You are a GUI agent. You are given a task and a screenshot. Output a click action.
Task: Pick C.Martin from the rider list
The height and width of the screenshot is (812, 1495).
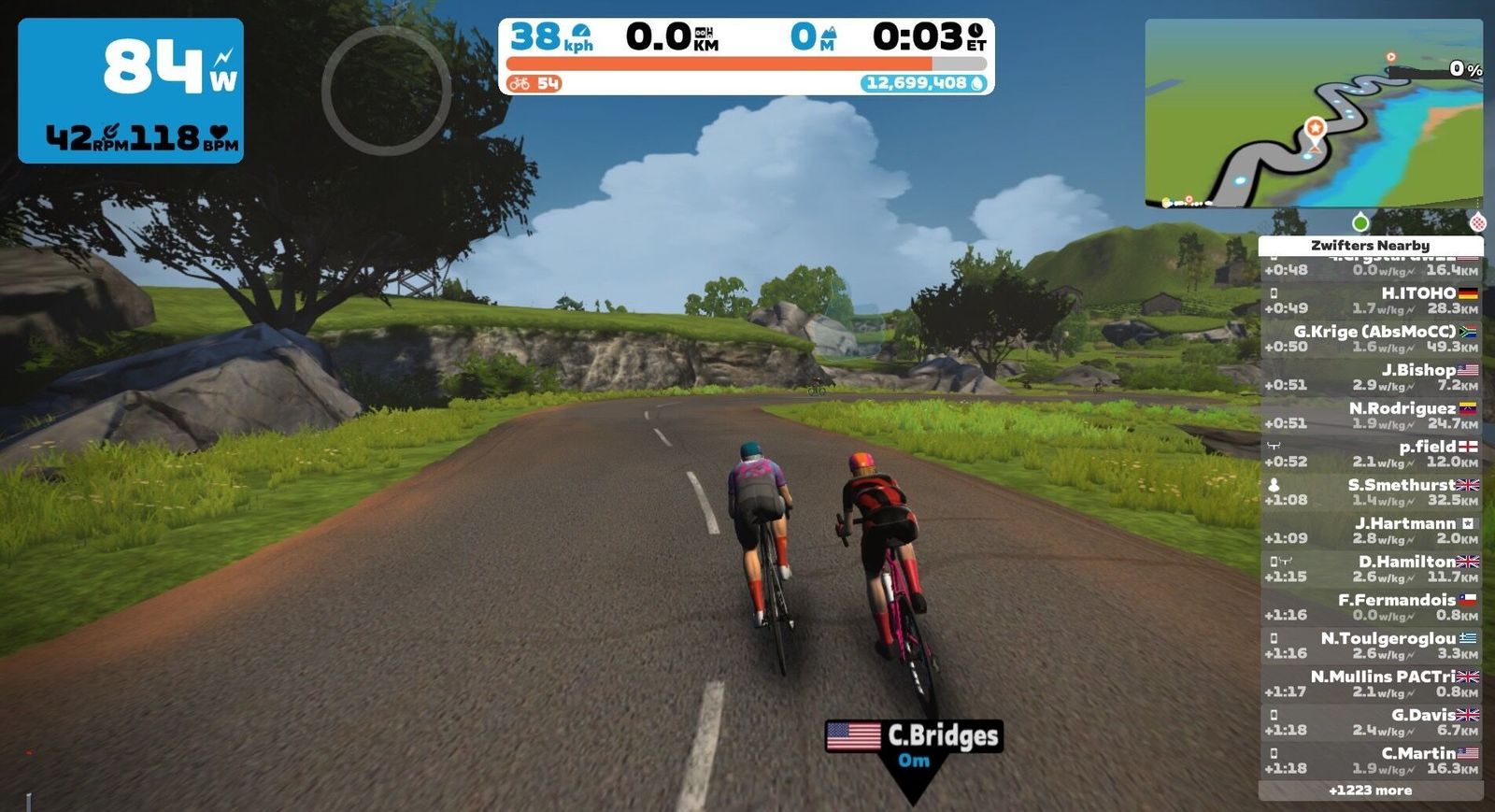point(1371,760)
